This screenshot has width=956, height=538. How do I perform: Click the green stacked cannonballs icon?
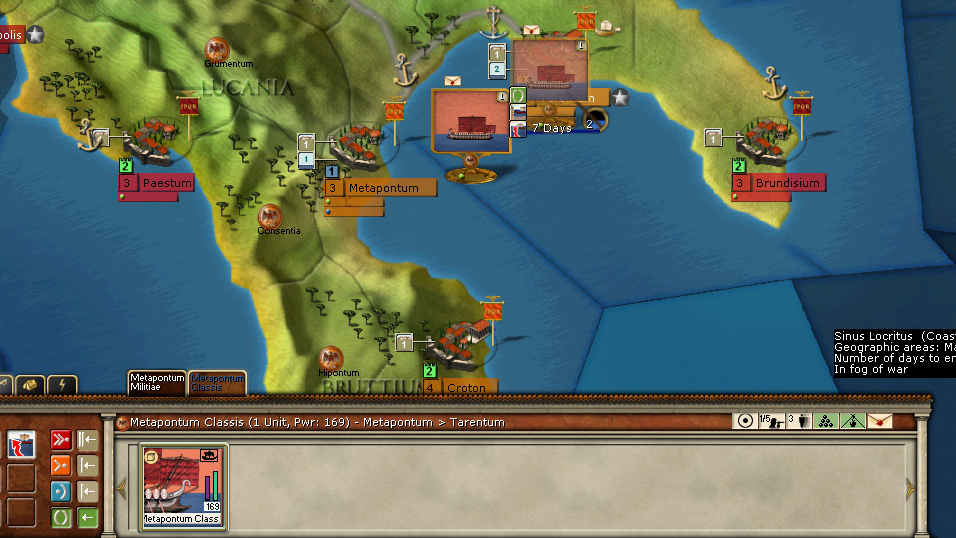(825, 421)
